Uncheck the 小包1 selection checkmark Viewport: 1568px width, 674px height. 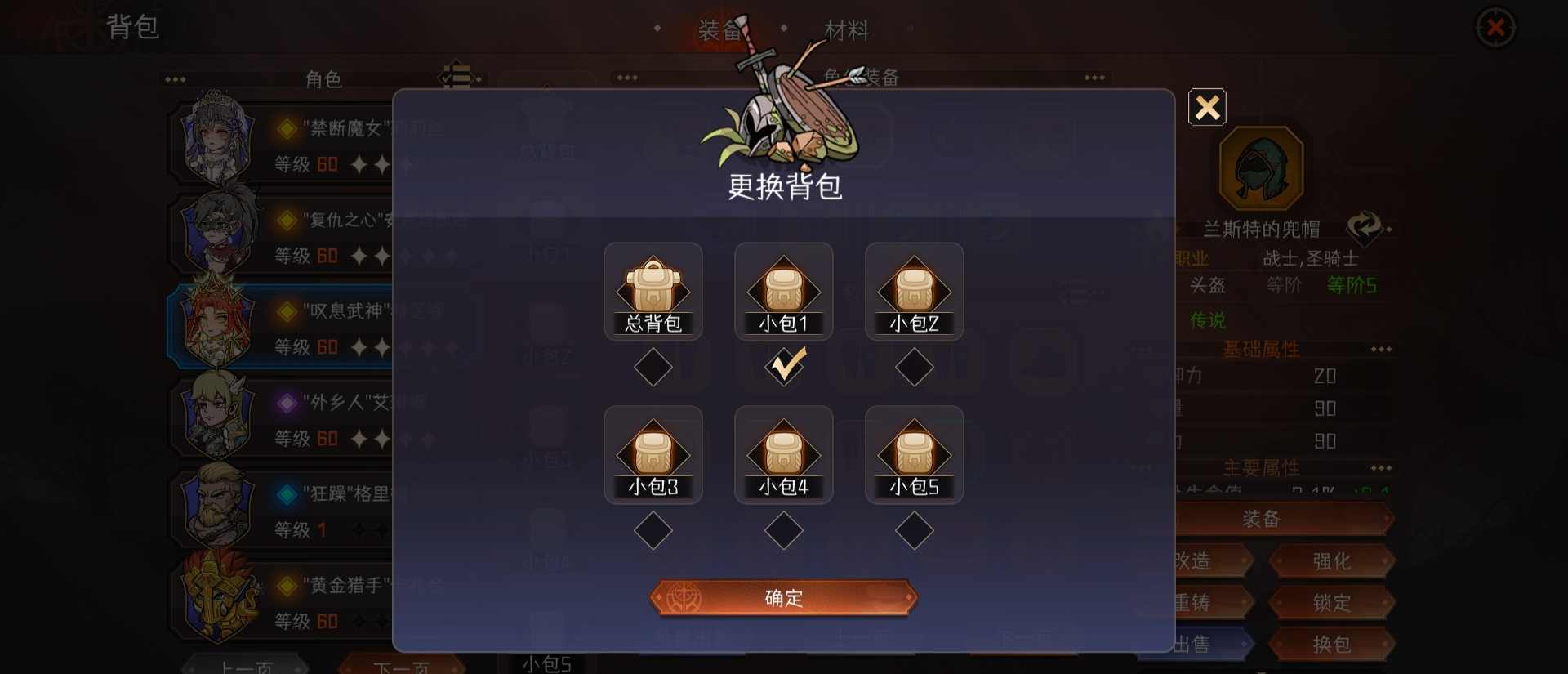785,367
